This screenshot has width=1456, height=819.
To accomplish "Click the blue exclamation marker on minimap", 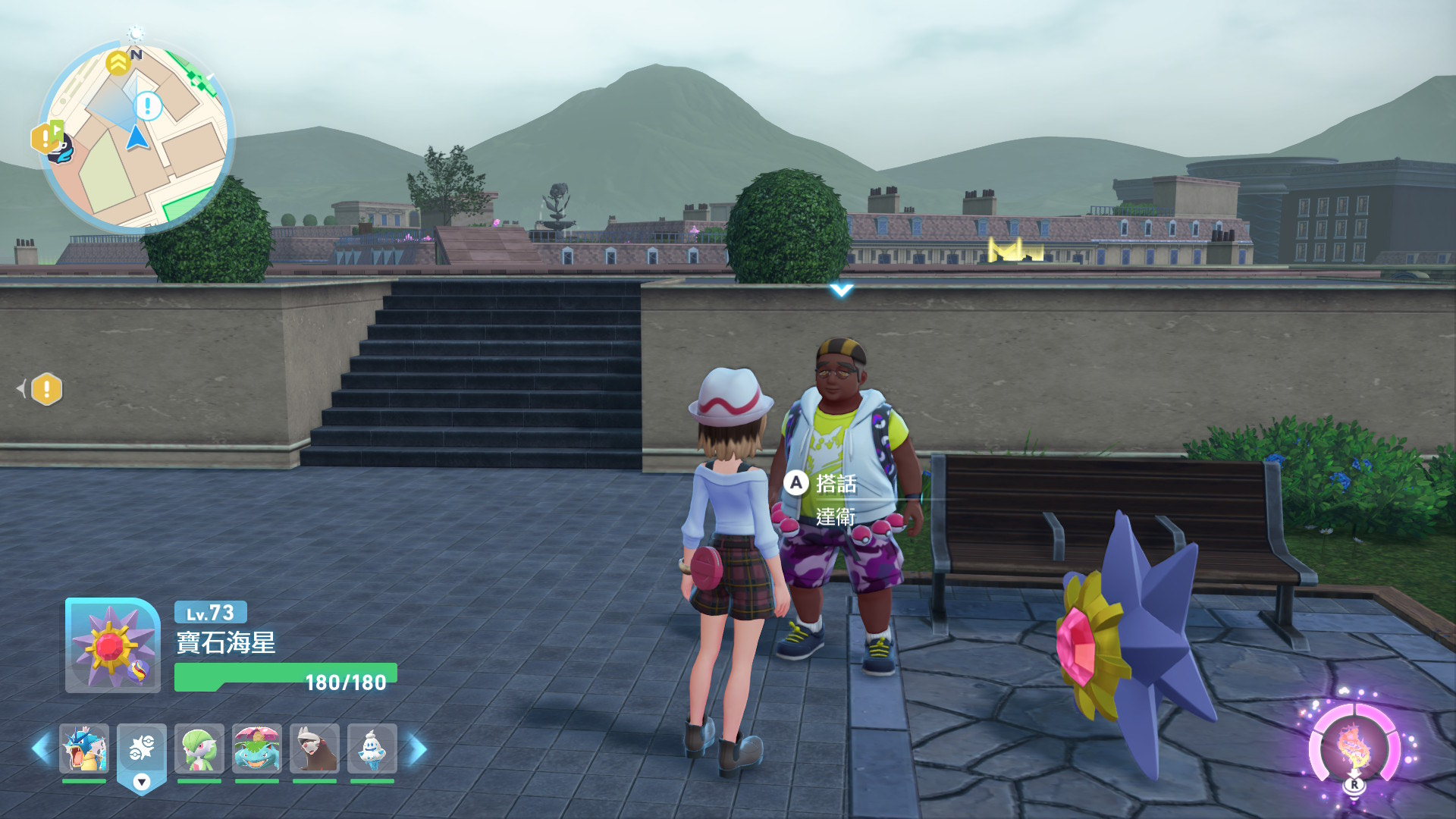I will tap(147, 106).
